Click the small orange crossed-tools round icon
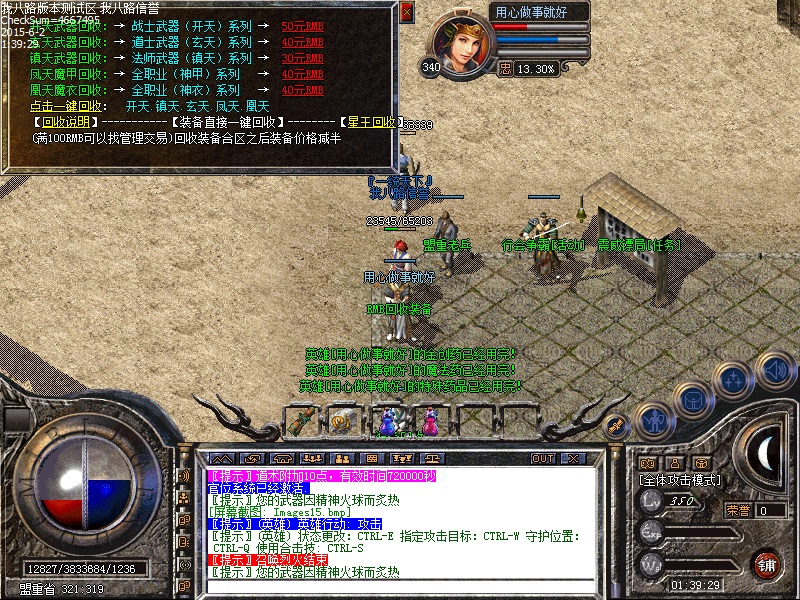The width and height of the screenshot is (800, 600). point(617,426)
